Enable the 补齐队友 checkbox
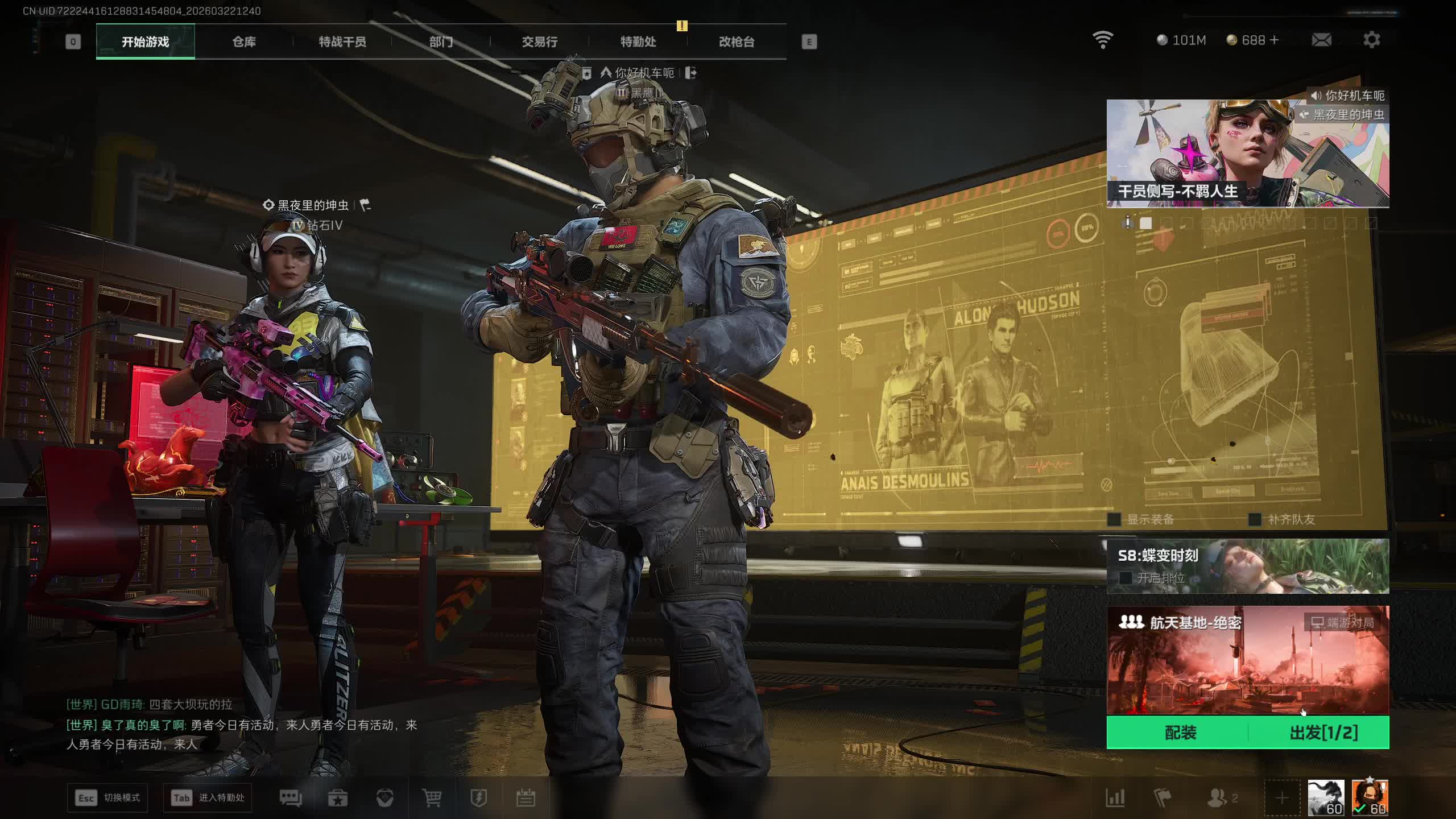Viewport: 1456px width, 819px height. (x=1255, y=519)
